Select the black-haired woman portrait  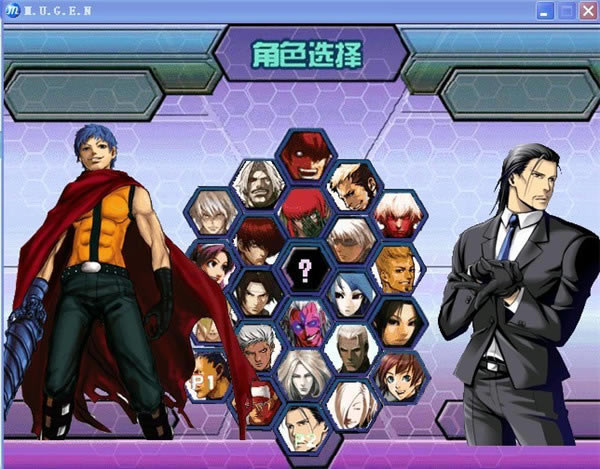click(398, 322)
